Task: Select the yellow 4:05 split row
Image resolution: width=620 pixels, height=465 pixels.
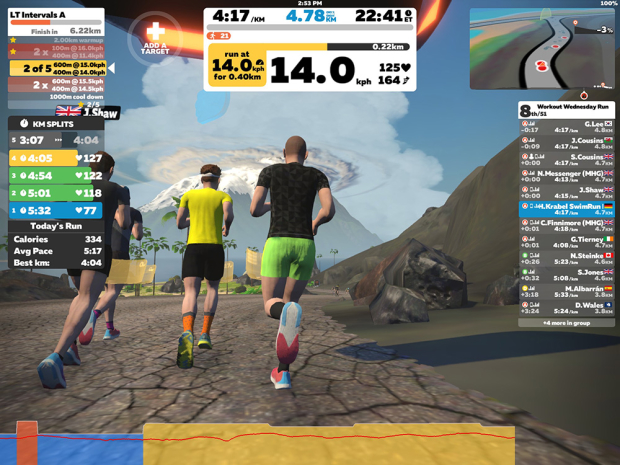Action: point(56,158)
